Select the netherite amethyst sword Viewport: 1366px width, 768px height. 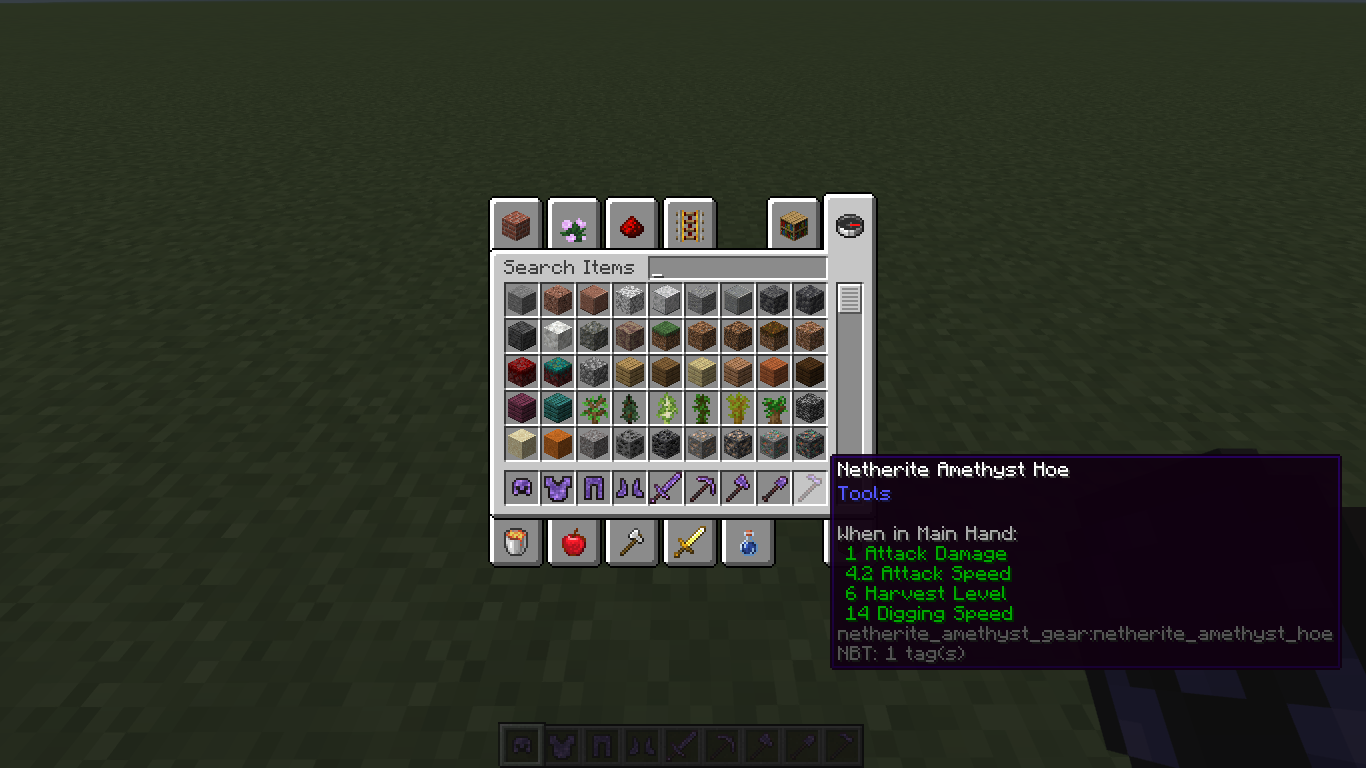click(665, 487)
